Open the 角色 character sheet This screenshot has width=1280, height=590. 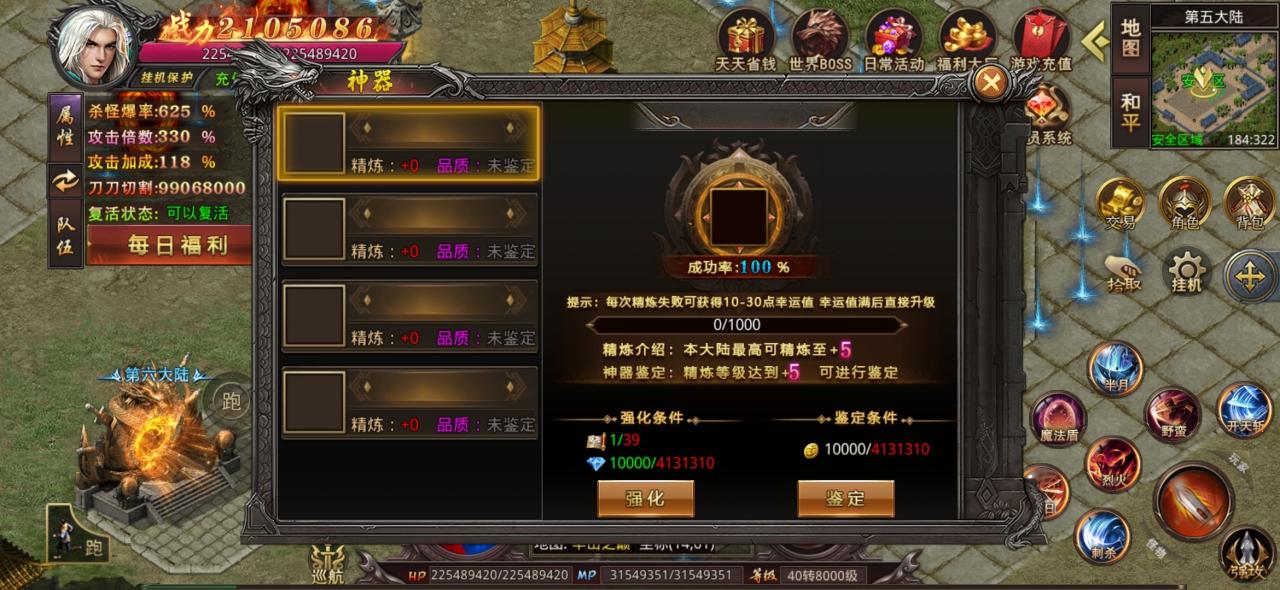click(x=1184, y=201)
